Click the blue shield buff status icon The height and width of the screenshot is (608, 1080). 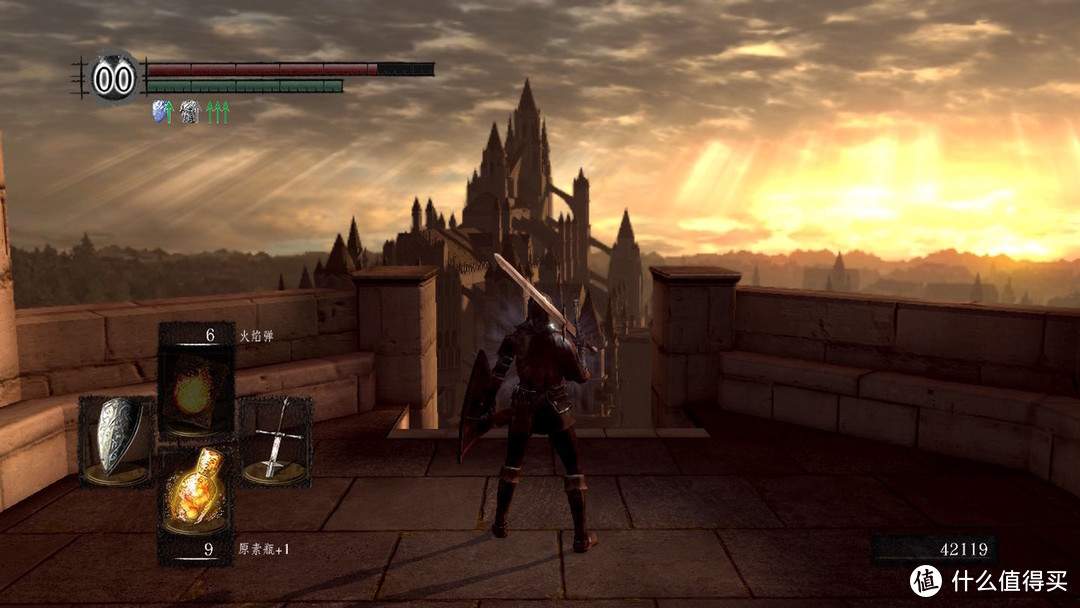[x=158, y=112]
